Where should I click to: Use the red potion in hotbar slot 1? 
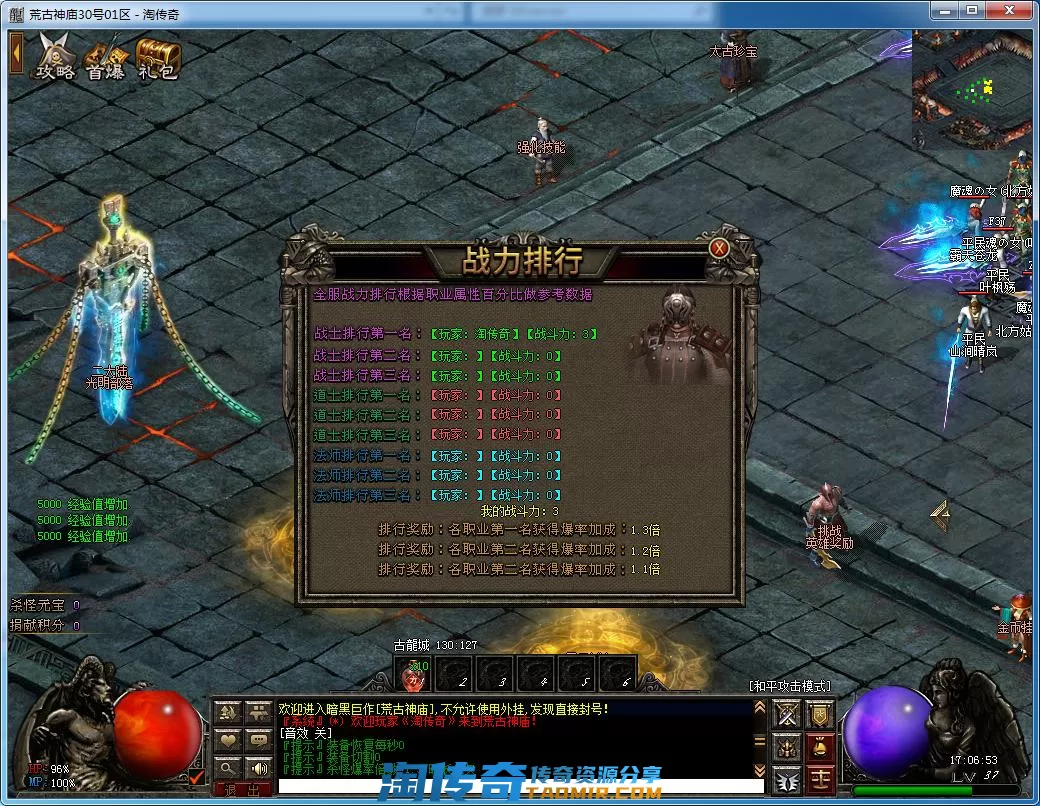click(x=415, y=676)
